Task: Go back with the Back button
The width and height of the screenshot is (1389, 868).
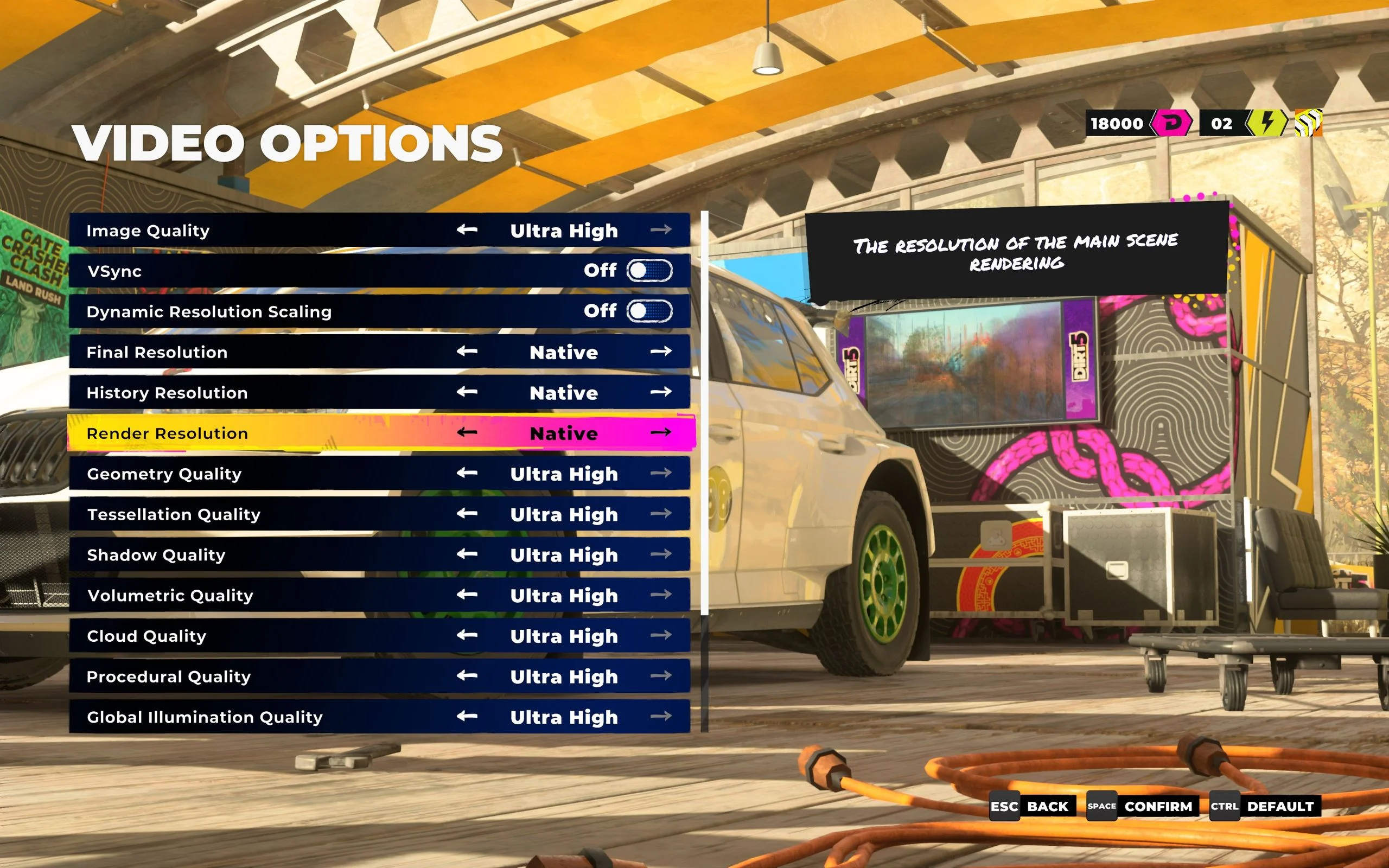Action: click(1031, 807)
